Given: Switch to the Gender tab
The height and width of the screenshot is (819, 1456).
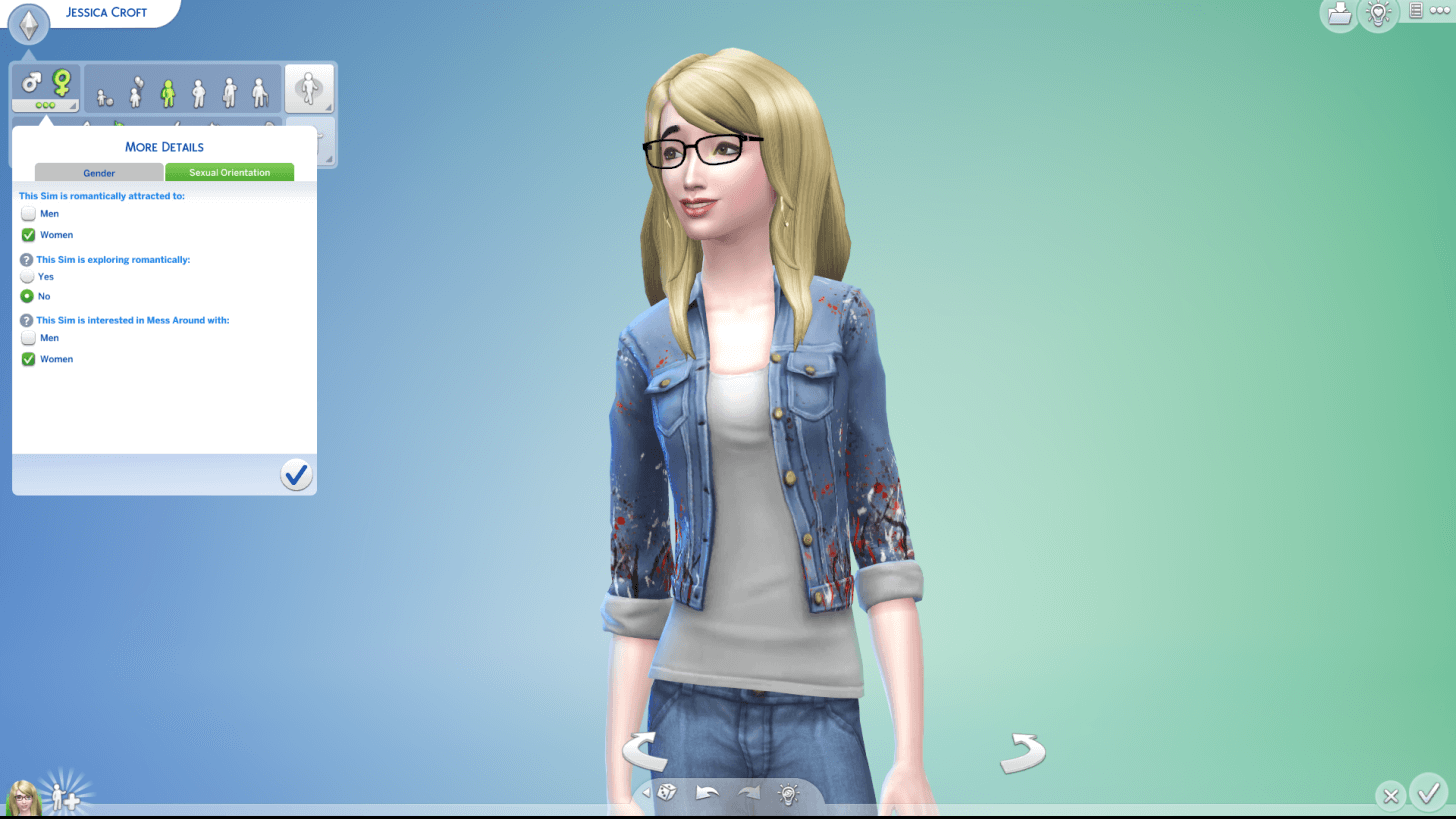Looking at the screenshot, I should click(x=98, y=172).
